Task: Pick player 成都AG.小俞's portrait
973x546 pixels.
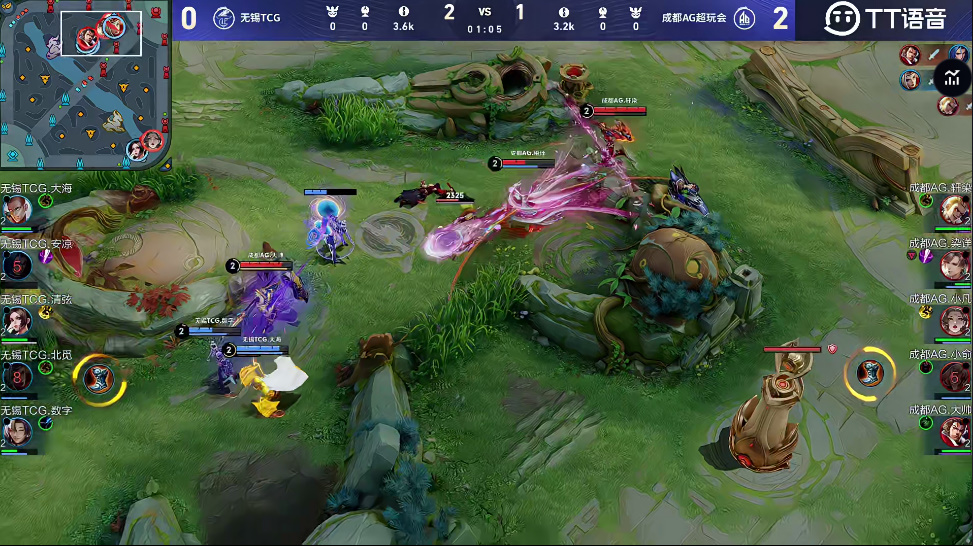Action: (956, 376)
